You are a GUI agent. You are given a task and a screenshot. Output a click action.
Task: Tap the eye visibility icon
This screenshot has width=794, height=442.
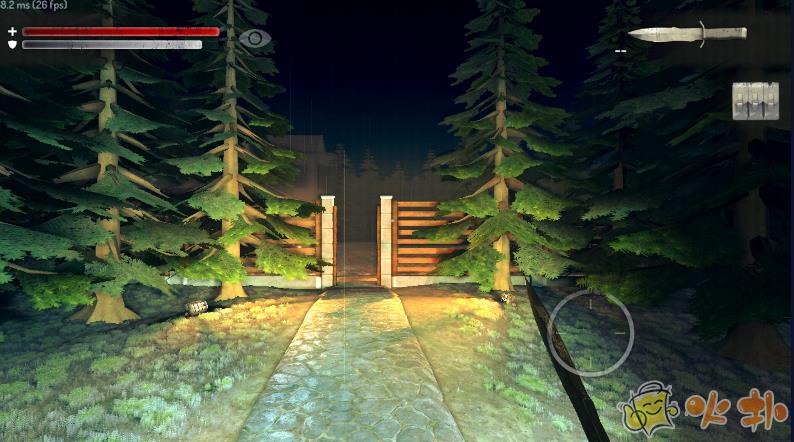[255, 39]
